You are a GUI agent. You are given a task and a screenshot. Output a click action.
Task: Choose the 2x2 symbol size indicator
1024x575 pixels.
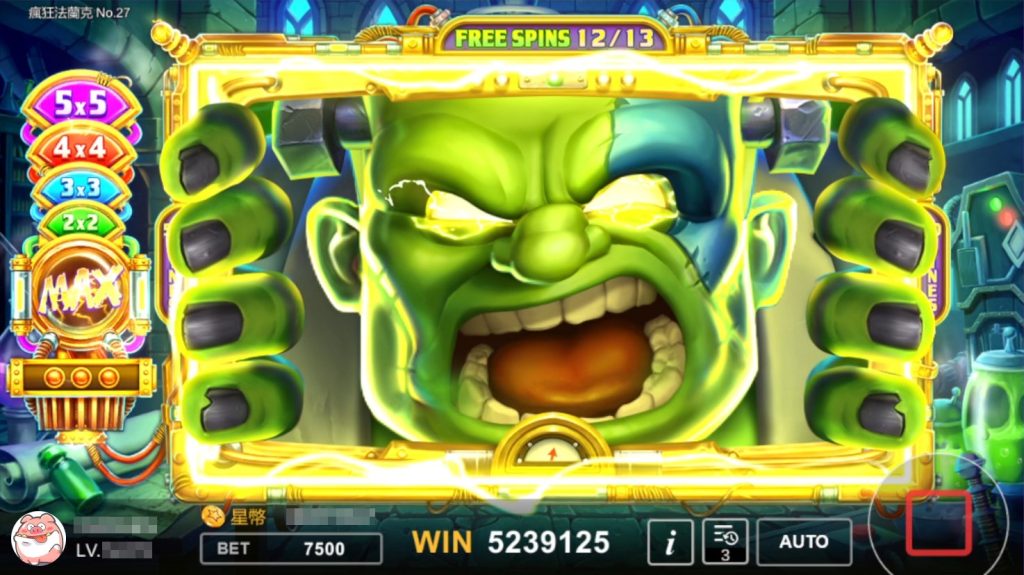tap(81, 223)
